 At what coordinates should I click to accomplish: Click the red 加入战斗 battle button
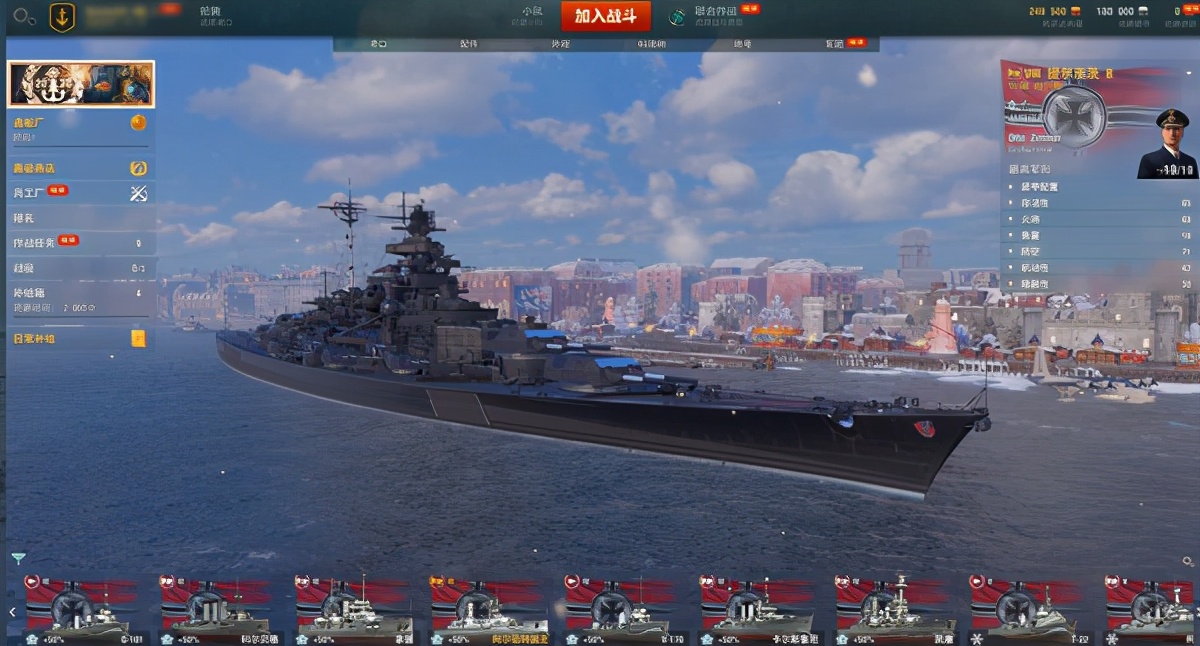click(x=605, y=16)
